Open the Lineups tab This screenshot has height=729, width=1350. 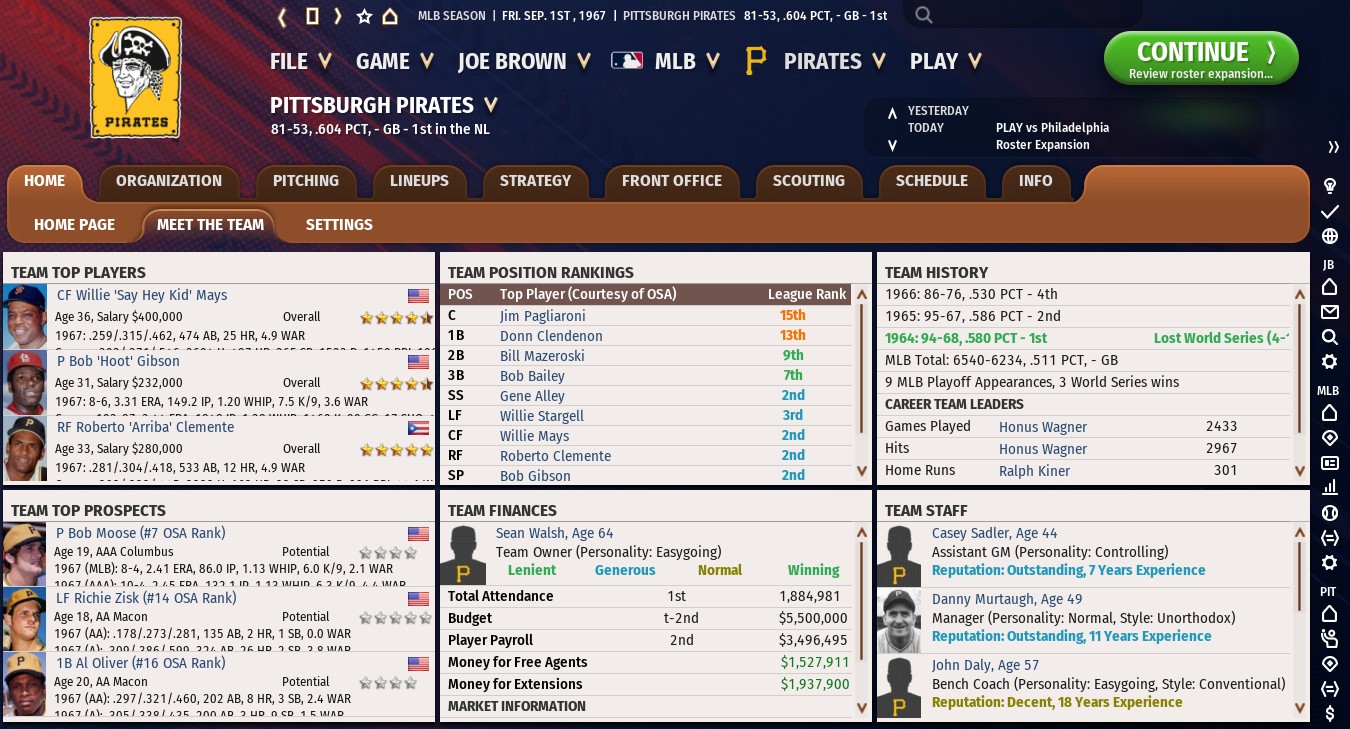click(x=419, y=181)
